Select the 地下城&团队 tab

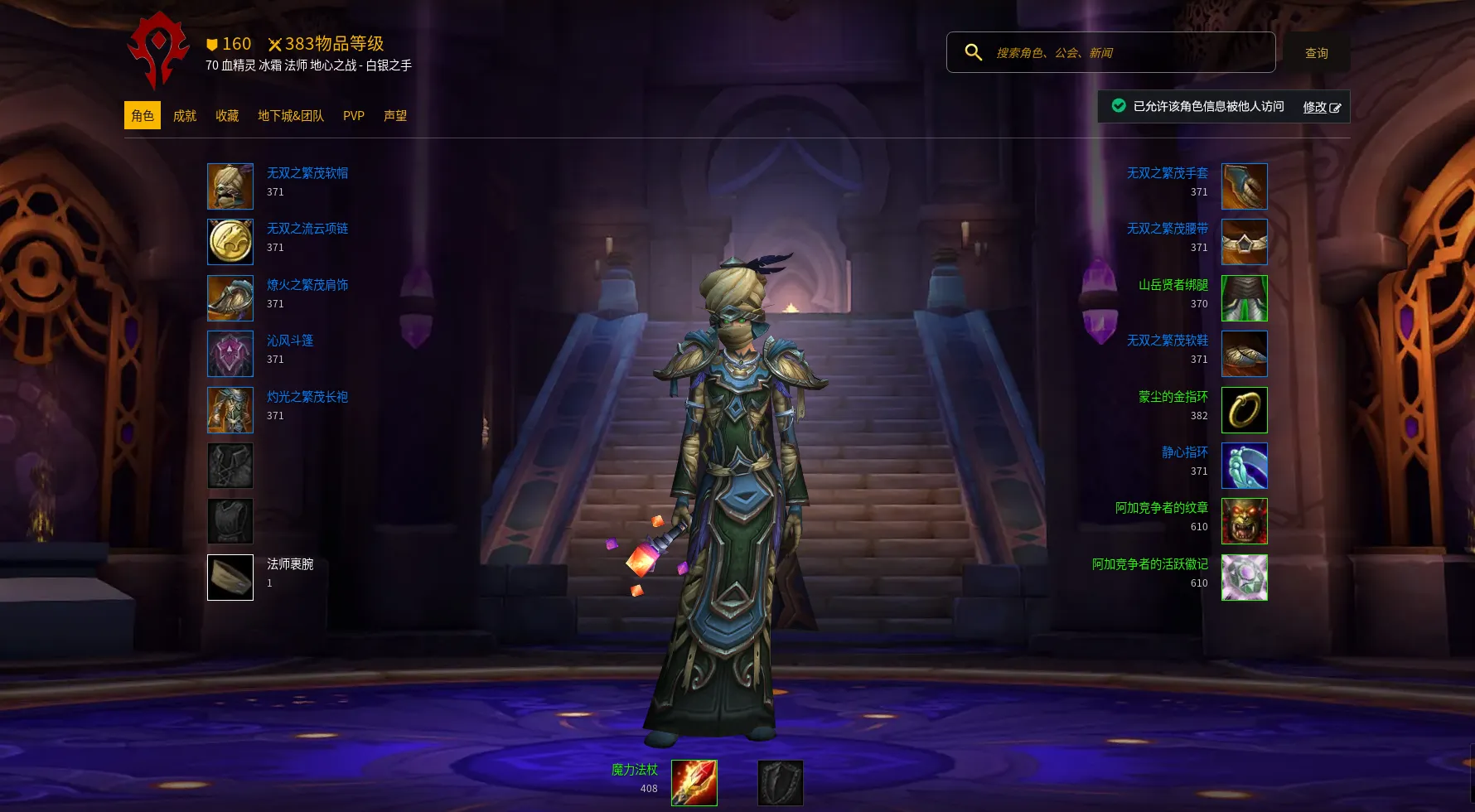pos(291,116)
